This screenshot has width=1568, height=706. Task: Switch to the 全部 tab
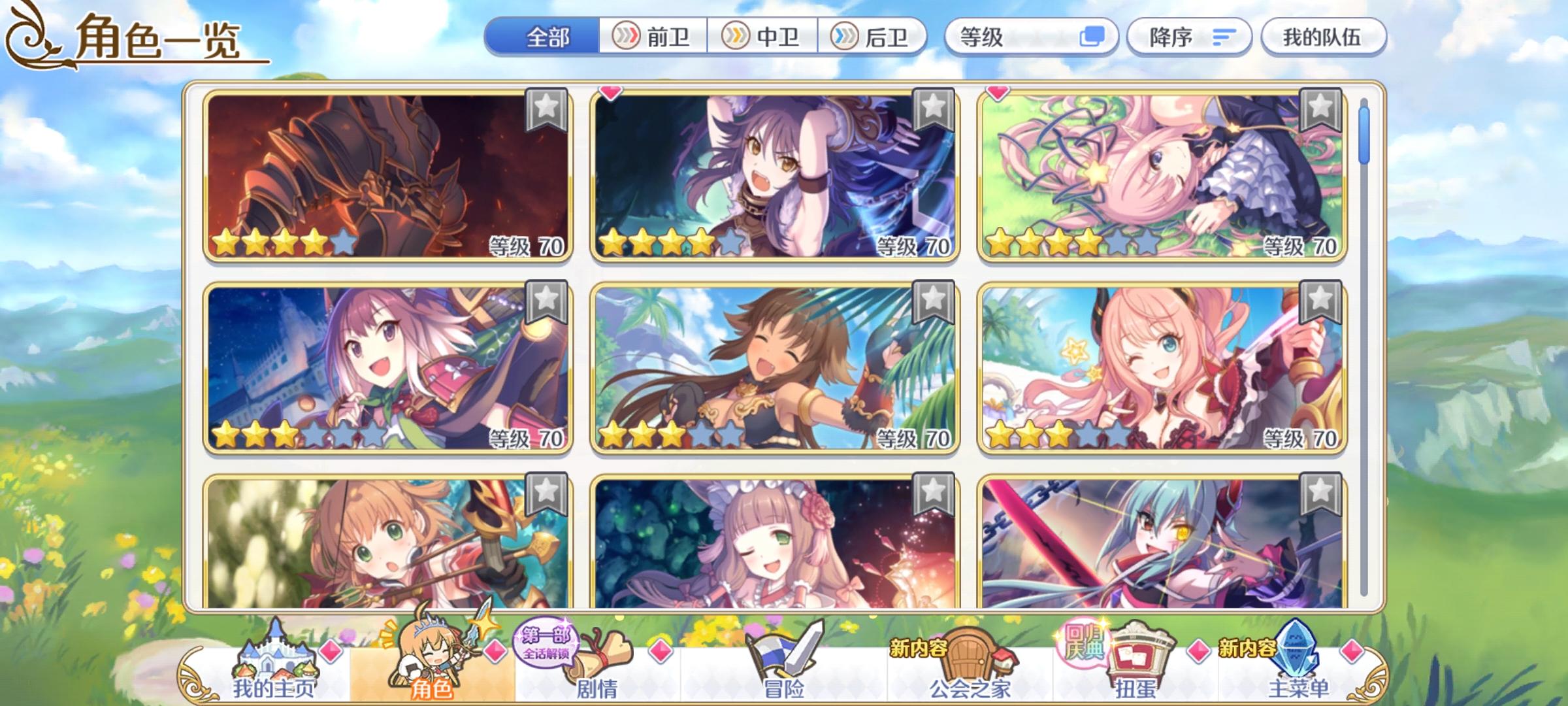coord(549,37)
